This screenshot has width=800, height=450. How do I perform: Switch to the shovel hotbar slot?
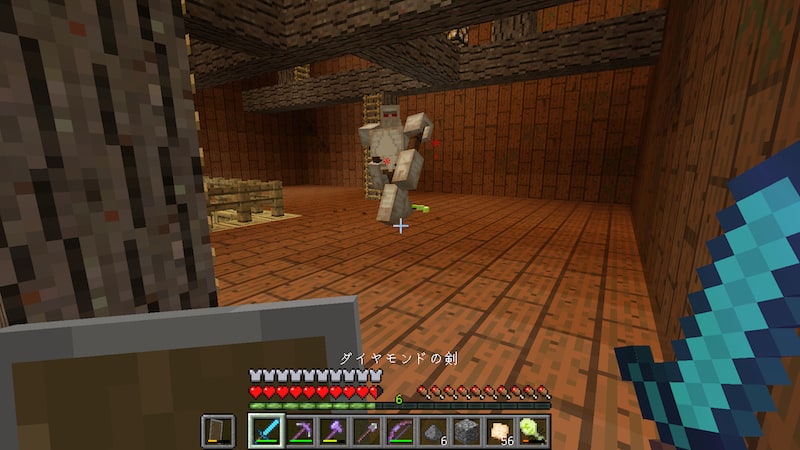(x=366, y=431)
